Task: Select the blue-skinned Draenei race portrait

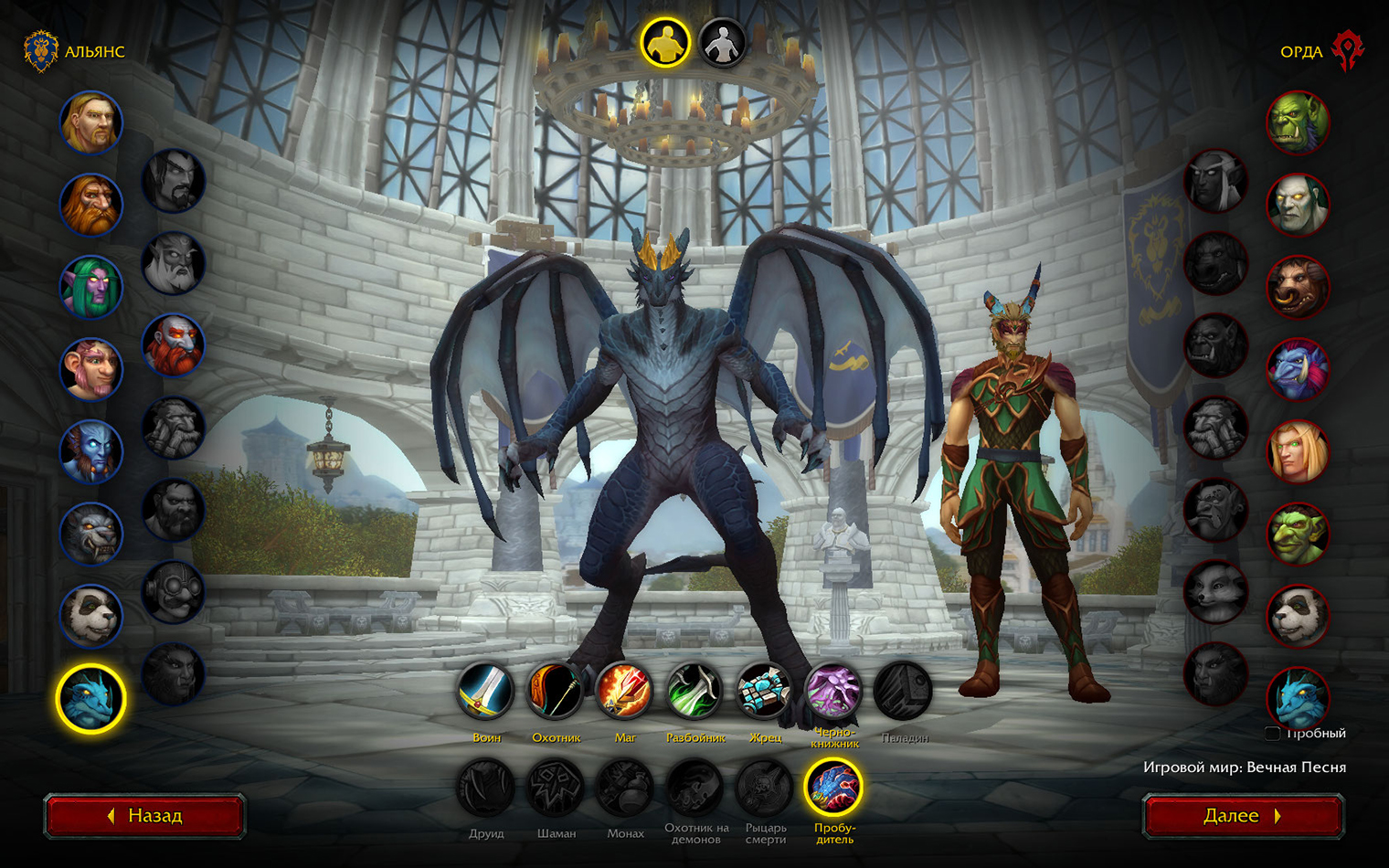Action: [x=91, y=451]
